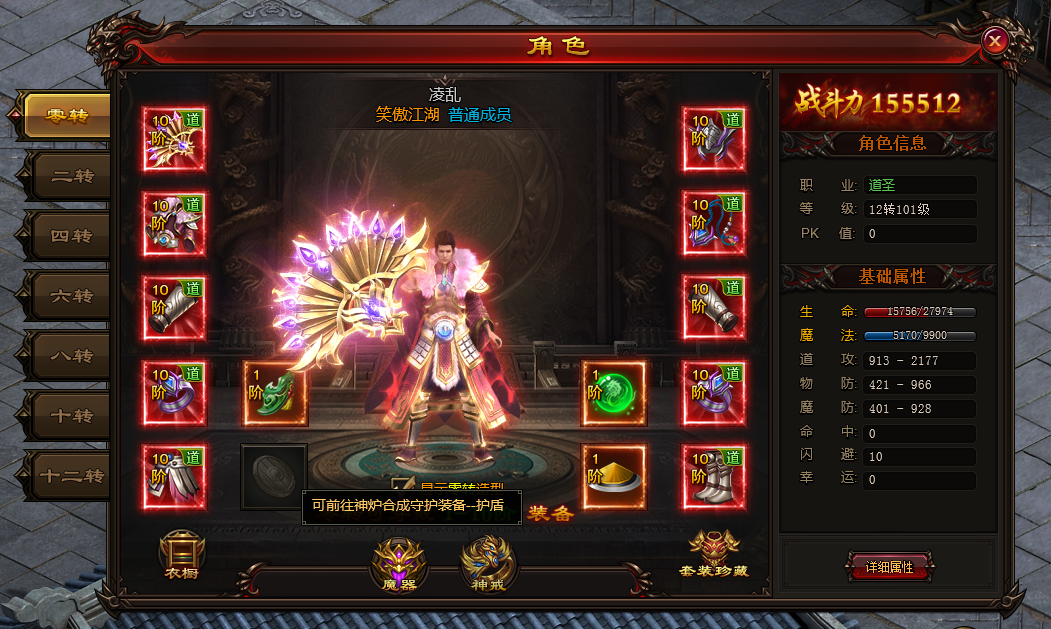The height and width of the screenshot is (629, 1051).
Task: Inspect the necklace equipment slot
Action: [714, 224]
